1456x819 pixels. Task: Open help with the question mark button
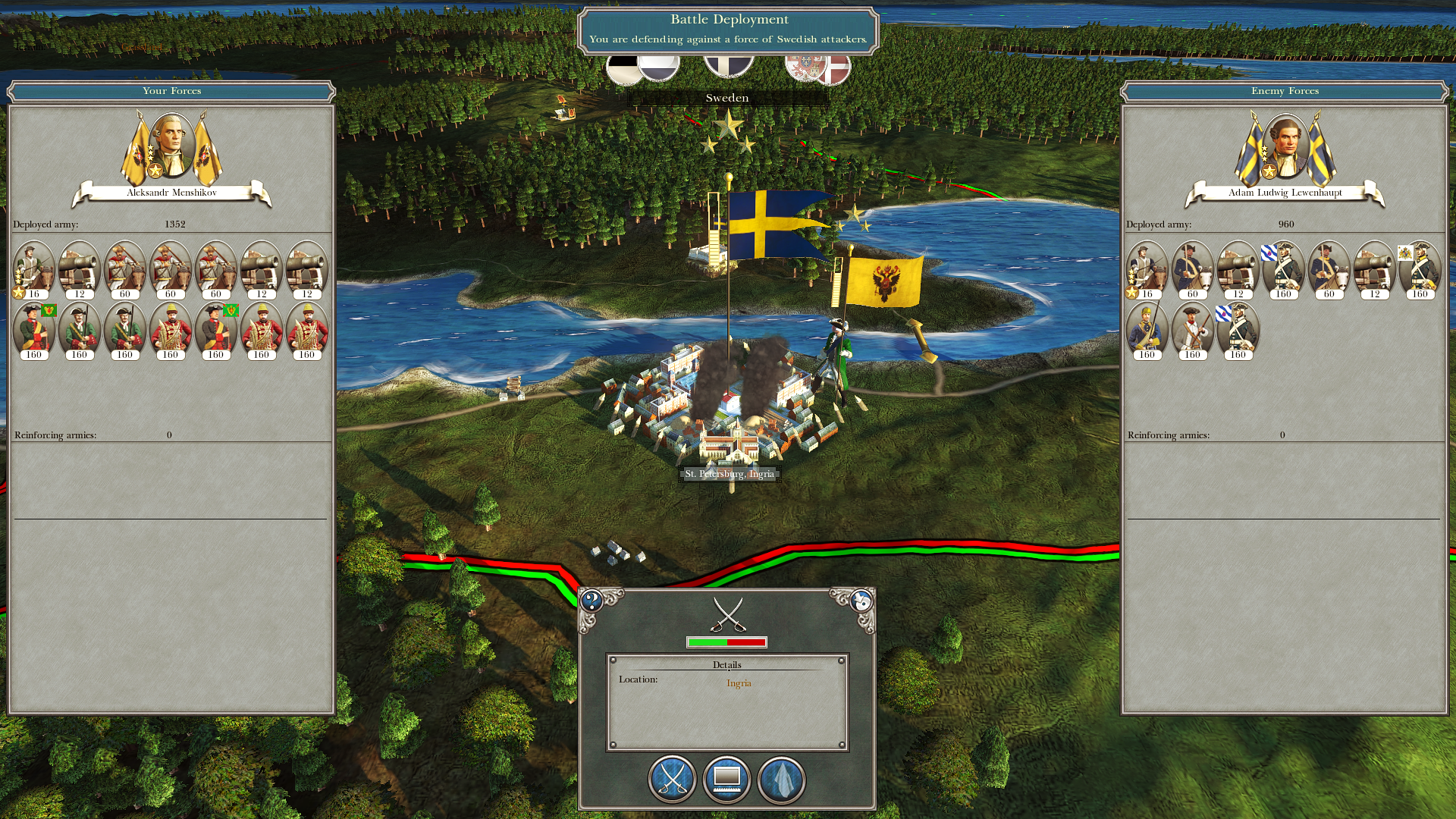tap(591, 601)
